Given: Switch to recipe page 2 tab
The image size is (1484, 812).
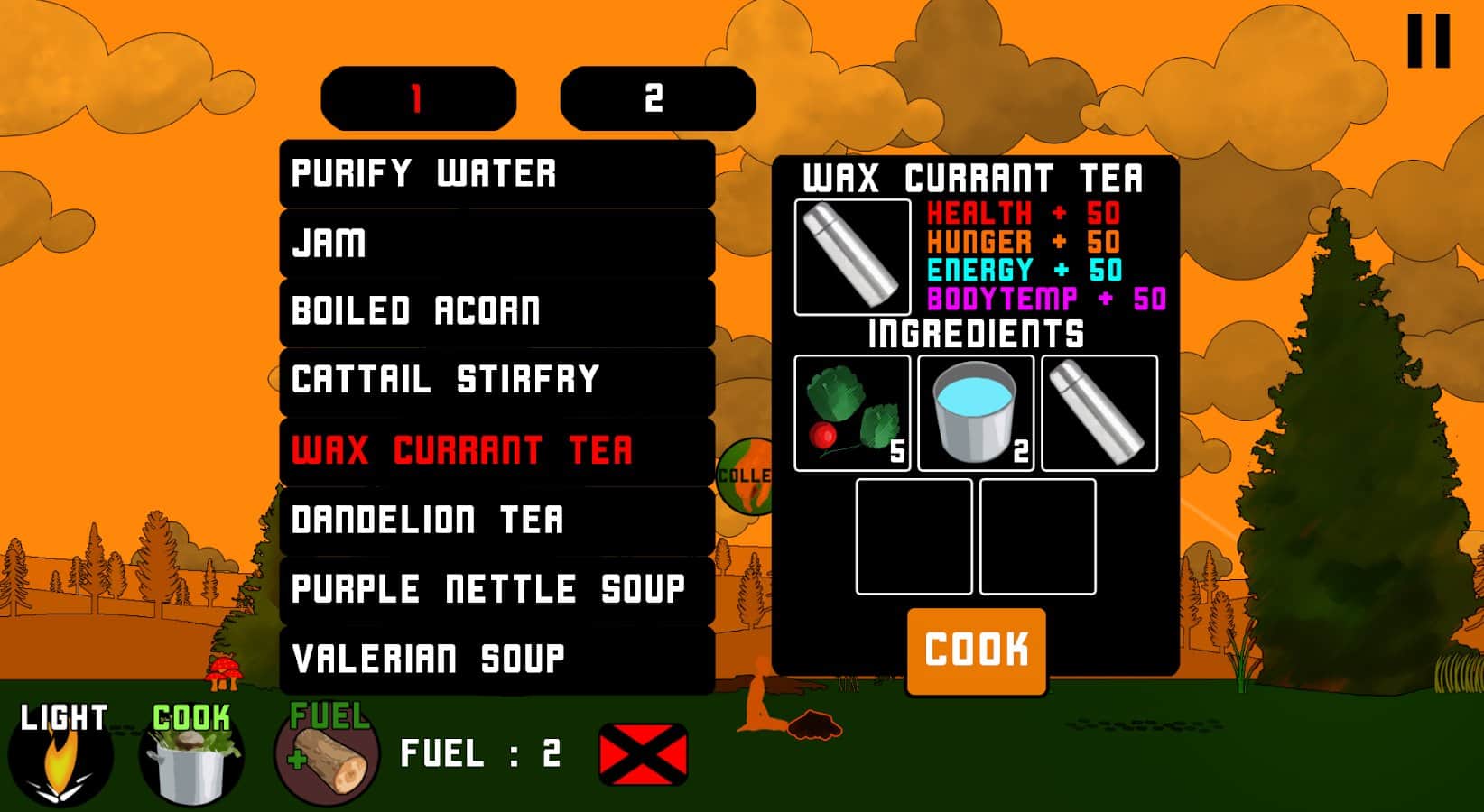Looking at the screenshot, I should pyautogui.click(x=656, y=97).
